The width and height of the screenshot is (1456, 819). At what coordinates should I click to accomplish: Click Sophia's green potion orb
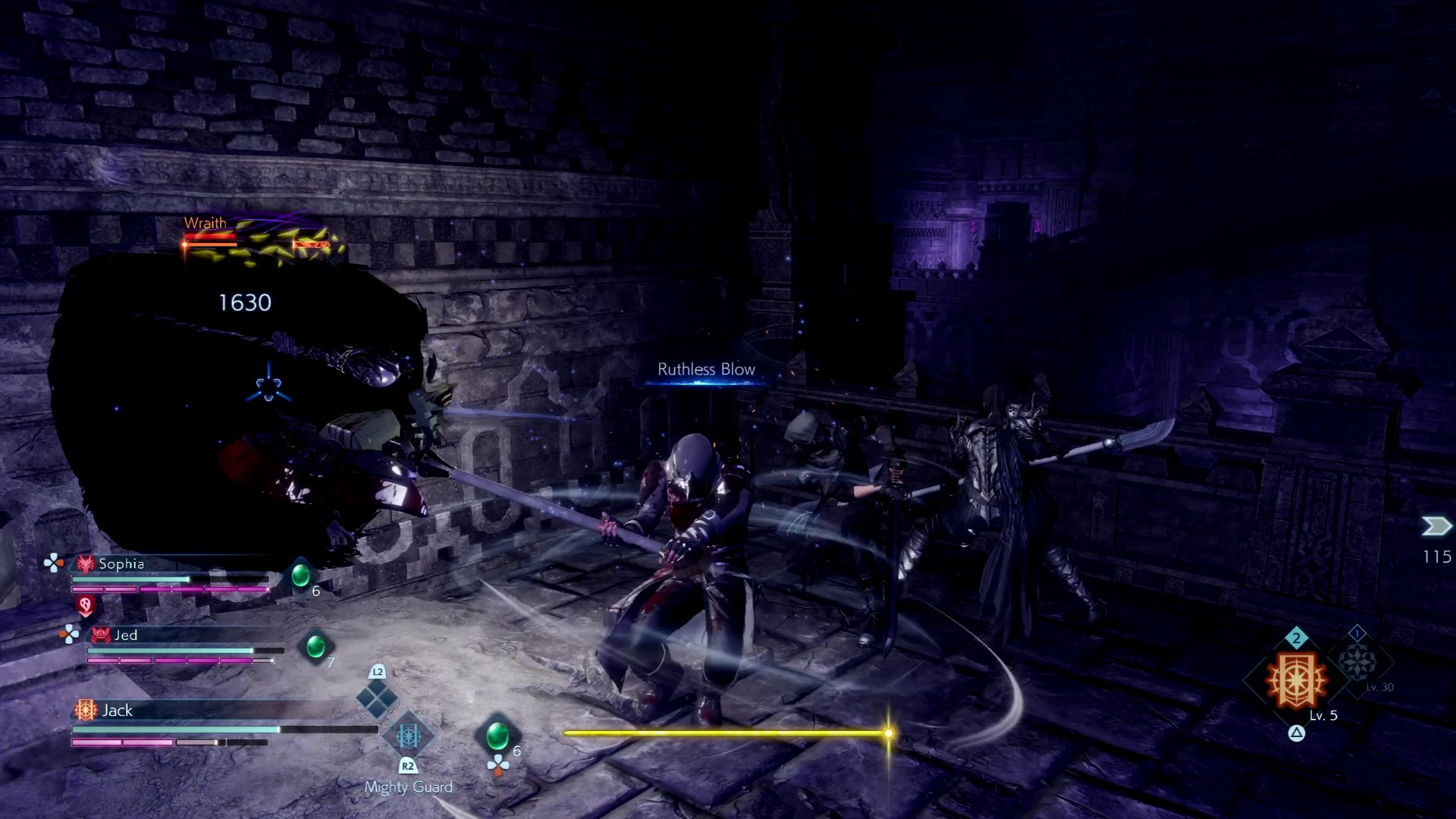pos(301,575)
